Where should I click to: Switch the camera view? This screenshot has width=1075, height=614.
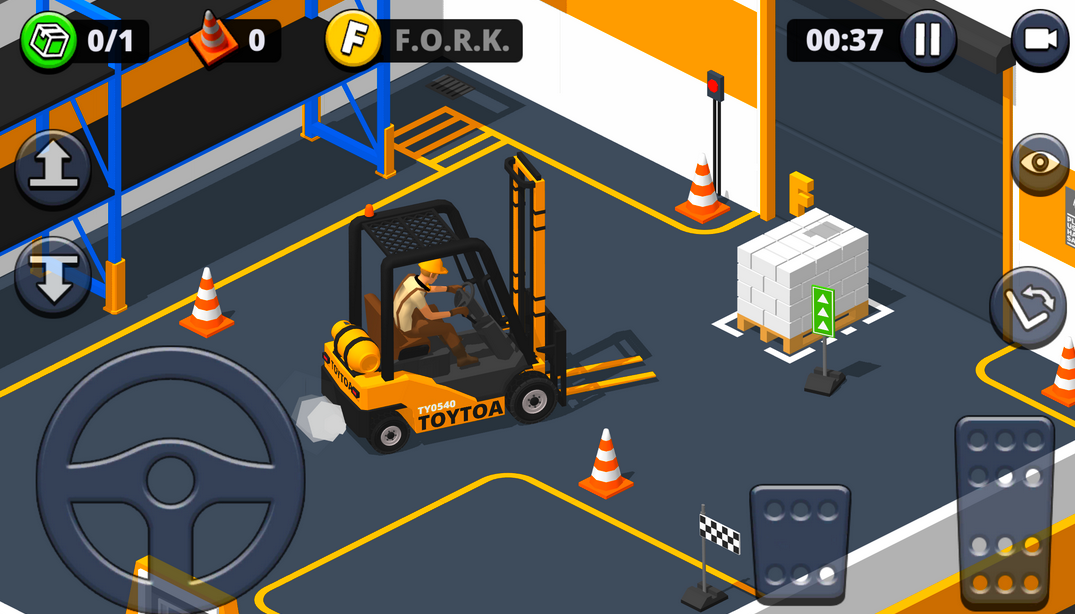(1039, 40)
